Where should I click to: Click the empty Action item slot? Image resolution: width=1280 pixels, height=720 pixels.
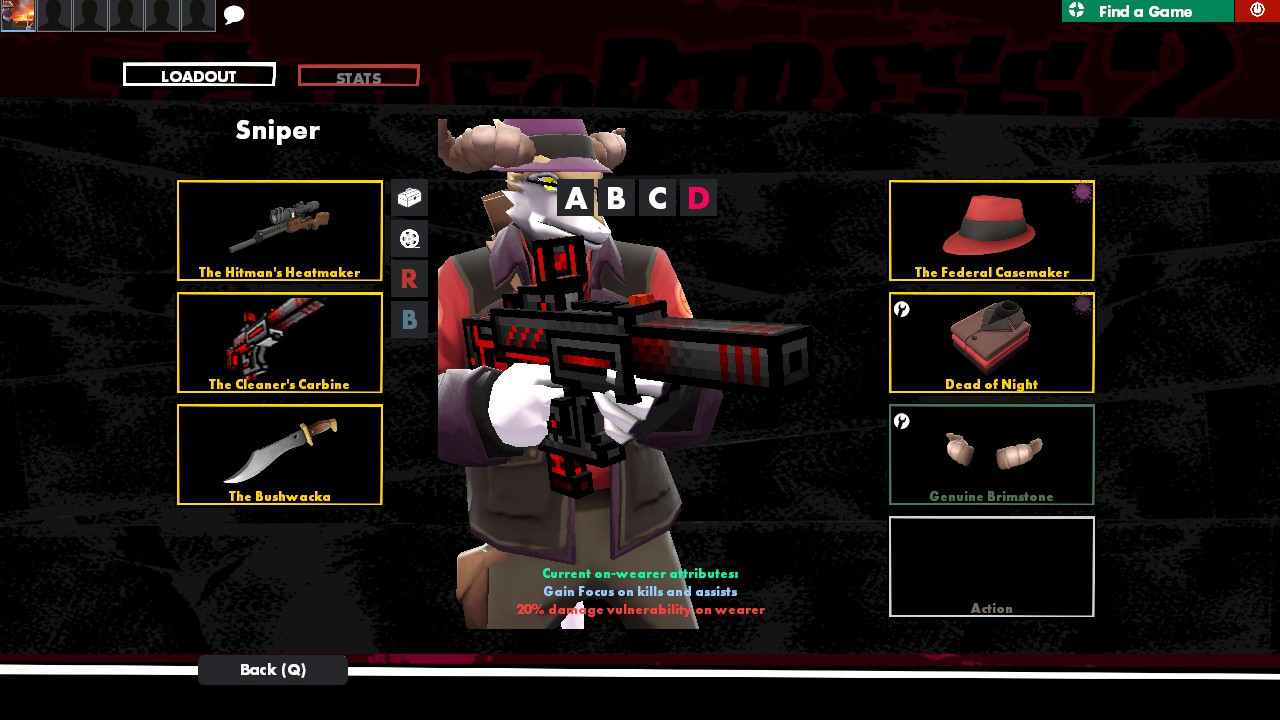991,566
